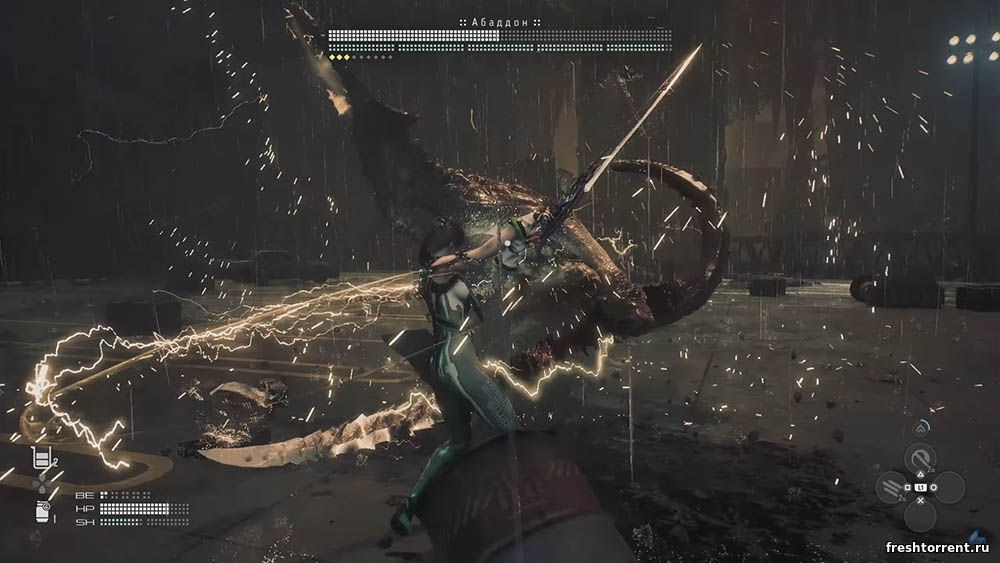Select the grenade item icon
Image resolution: width=1000 pixels, height=563 pixels.
(42, 511)
